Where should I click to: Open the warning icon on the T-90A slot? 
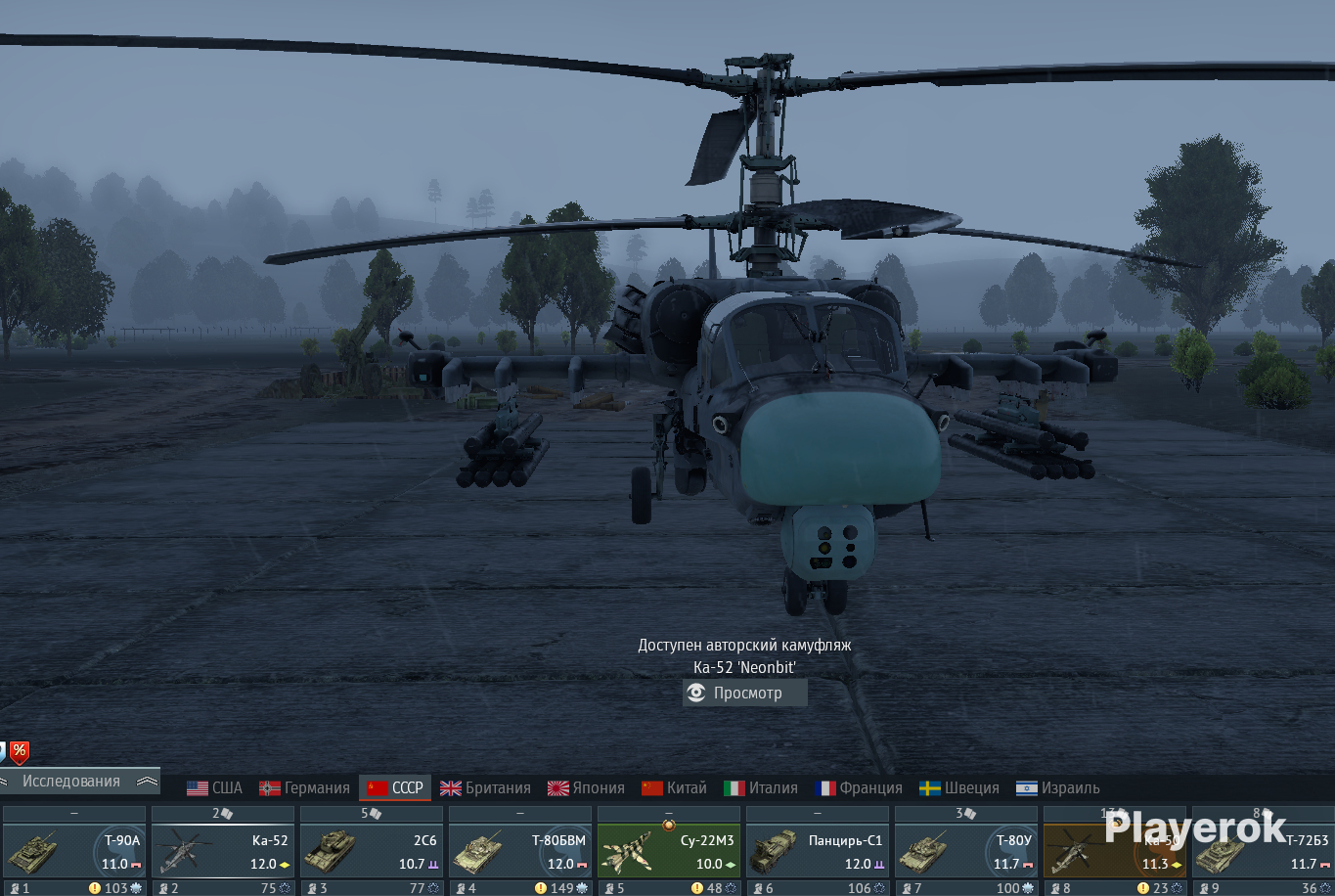tap(95, 887)
